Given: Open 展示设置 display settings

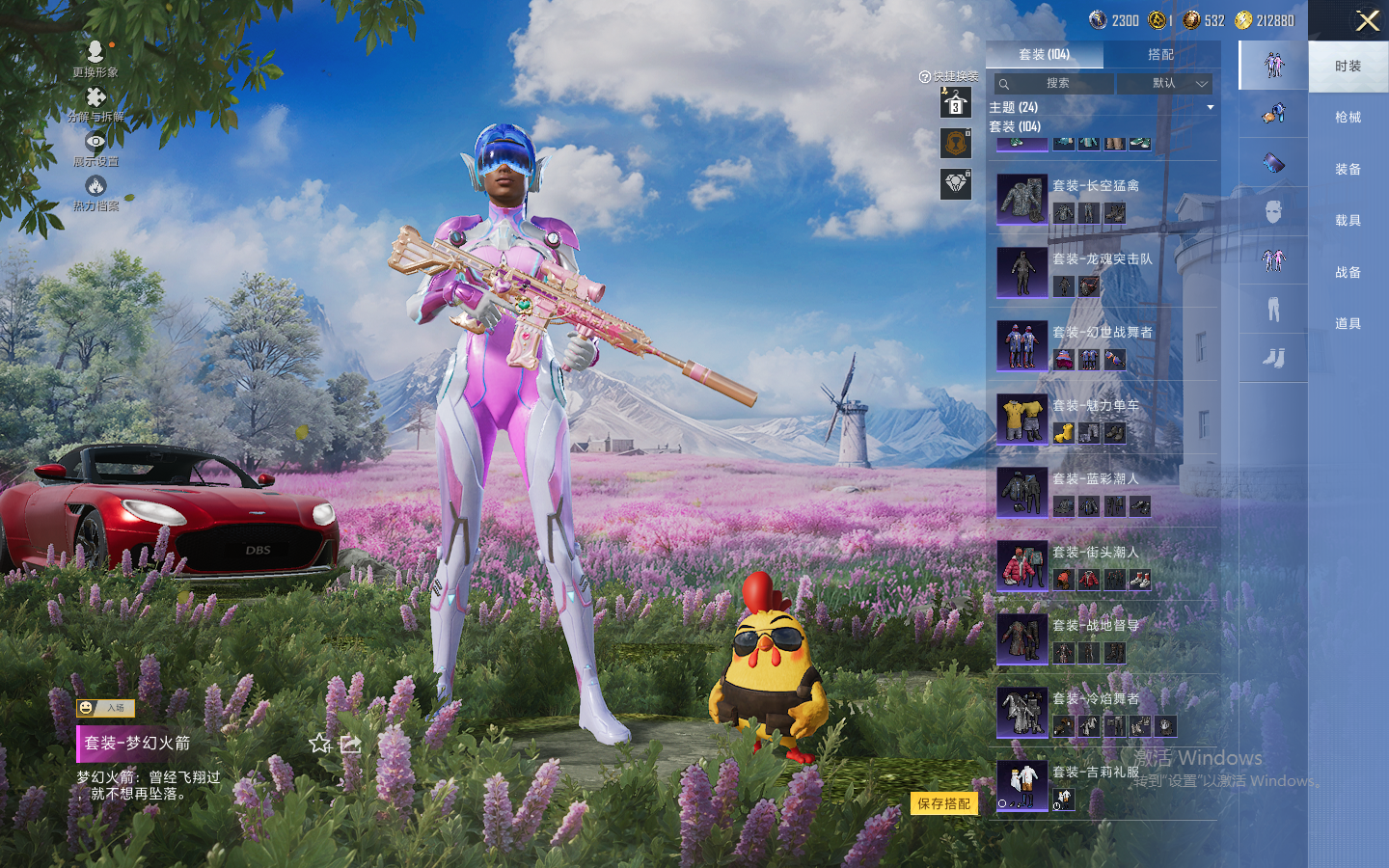Looking at the screenshot, I should [95, 148].
